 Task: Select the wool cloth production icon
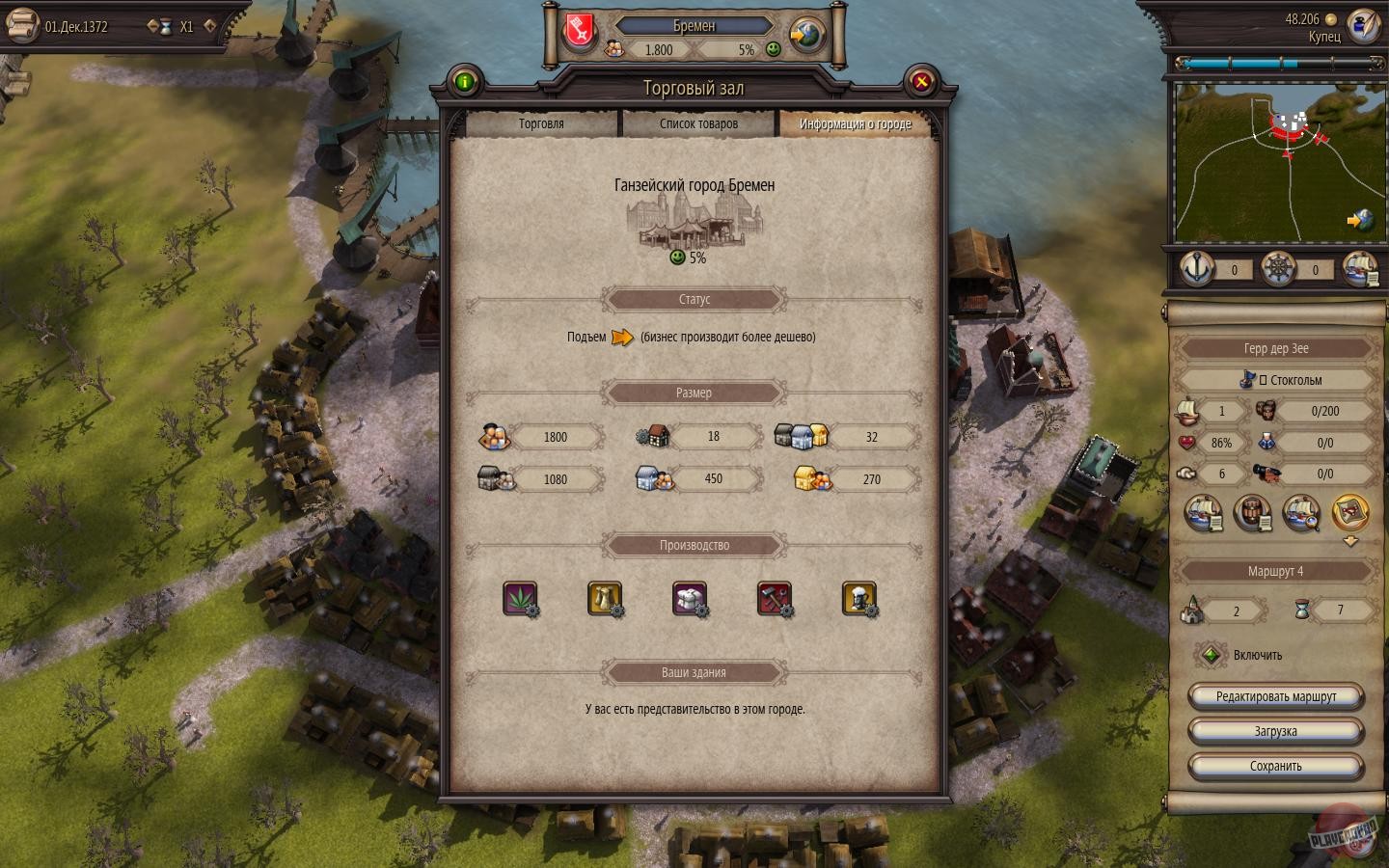690,599
